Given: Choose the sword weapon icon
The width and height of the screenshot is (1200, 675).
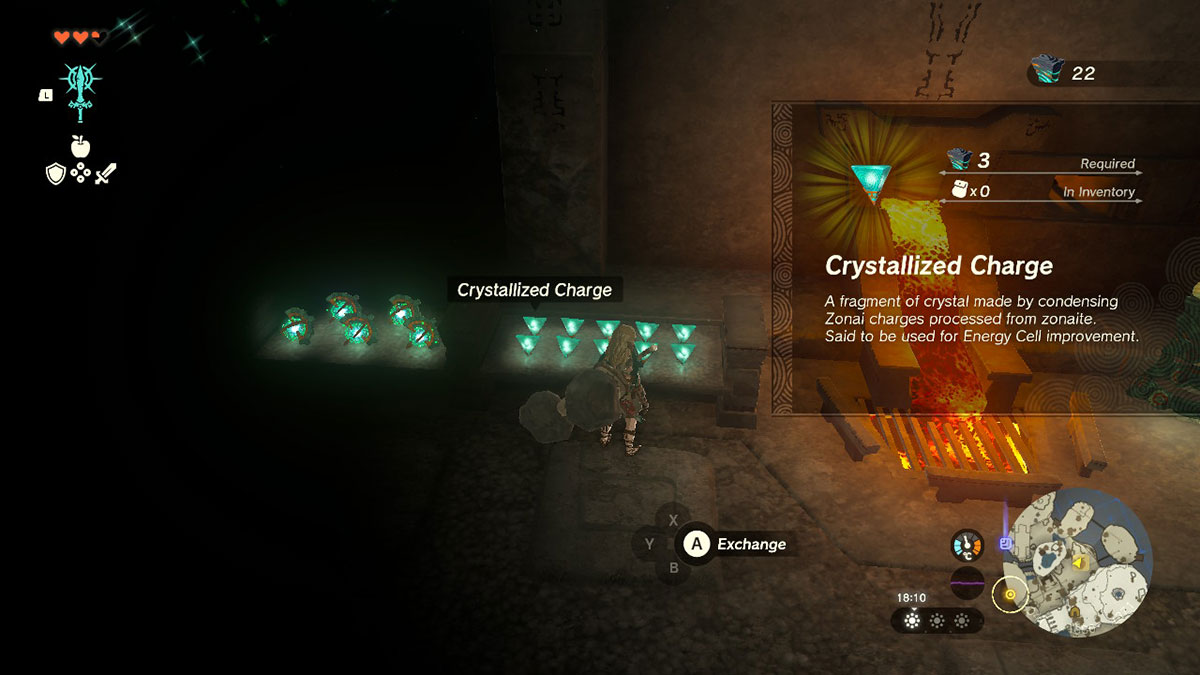Looking at the screenshot, I should point(106,174).
